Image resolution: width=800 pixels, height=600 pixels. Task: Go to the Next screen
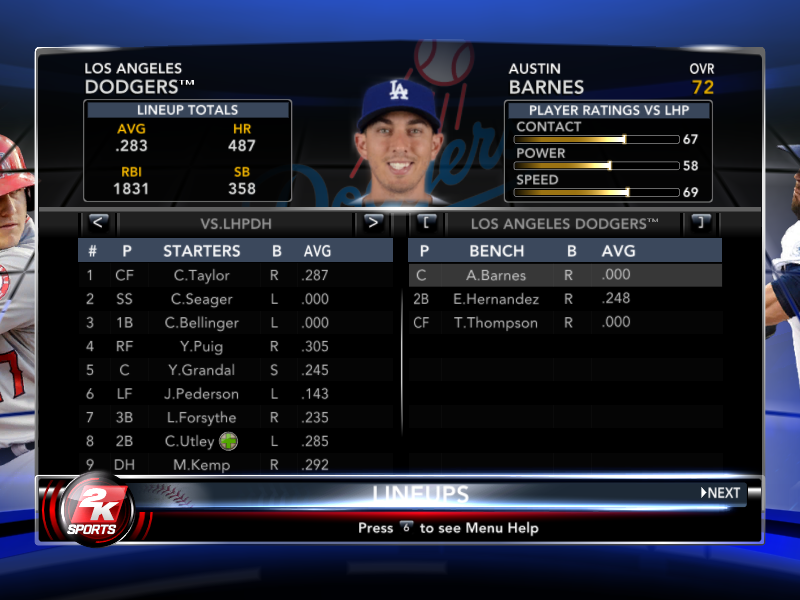coord(721,493)
